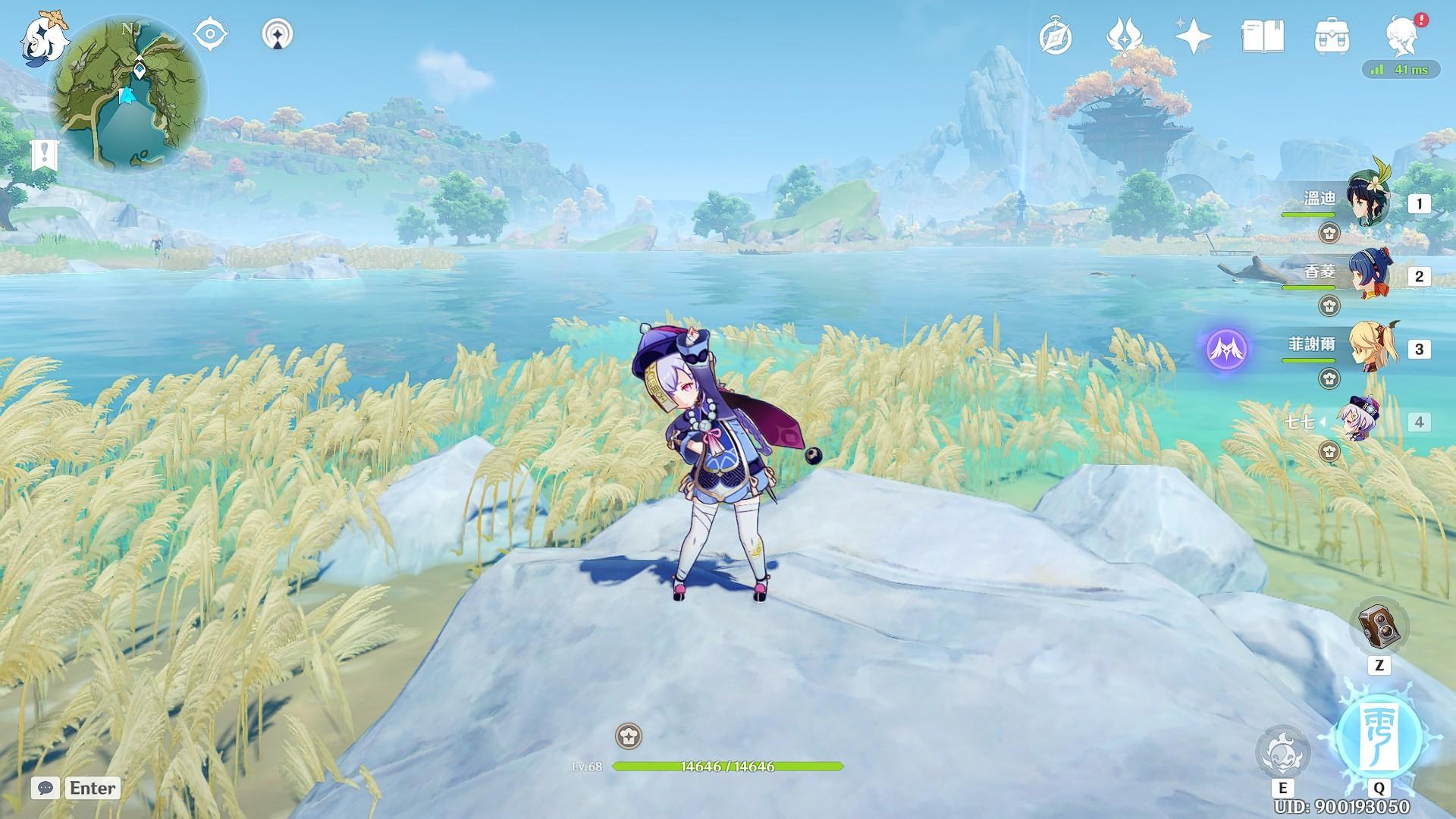Use the Kamera gadget icon
1456x819 pixels.
pyautogui.click(x=1379, y=626)
